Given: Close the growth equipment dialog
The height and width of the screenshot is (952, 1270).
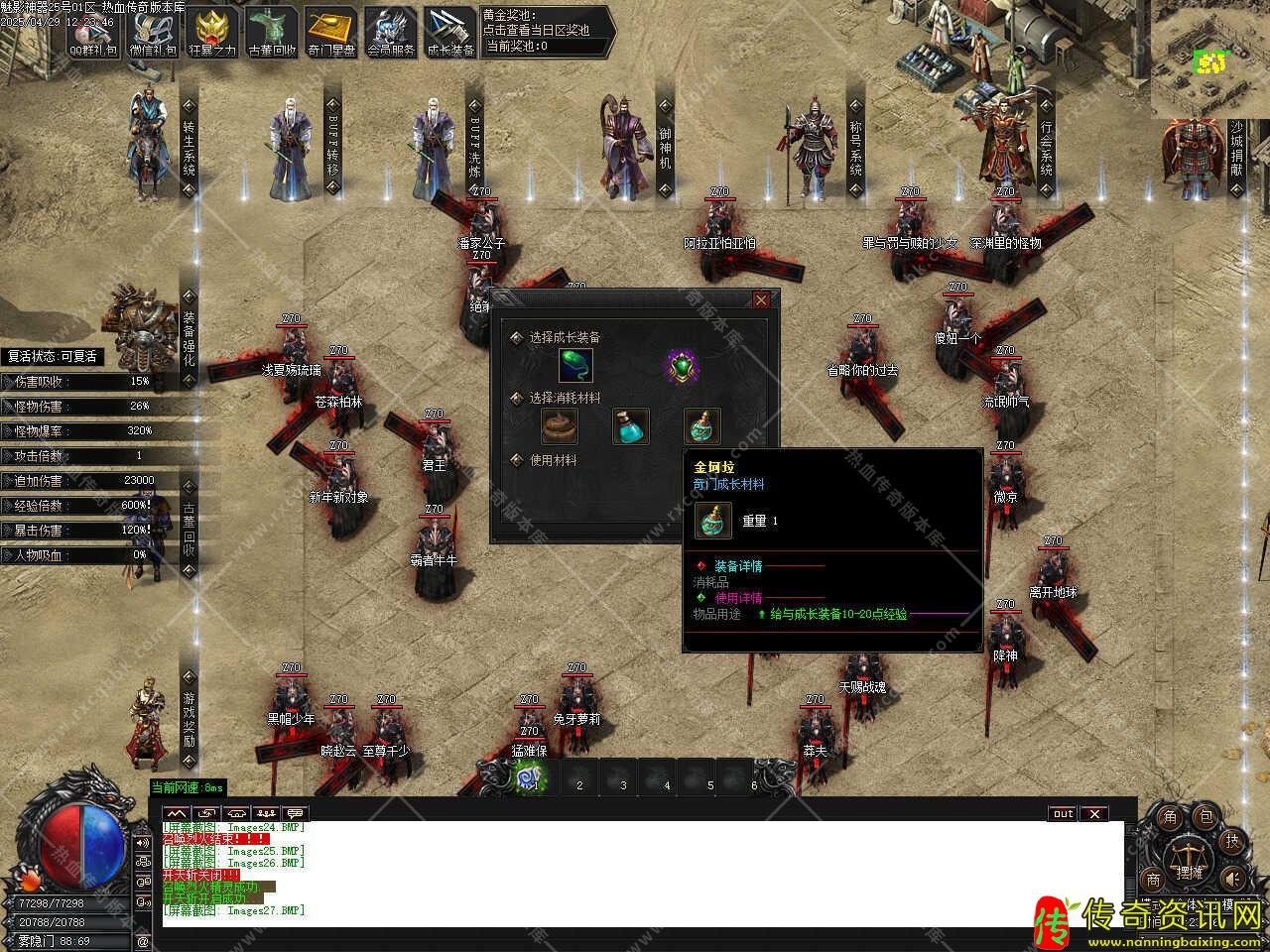Looking at the screenshot, I should click(761, 299).
